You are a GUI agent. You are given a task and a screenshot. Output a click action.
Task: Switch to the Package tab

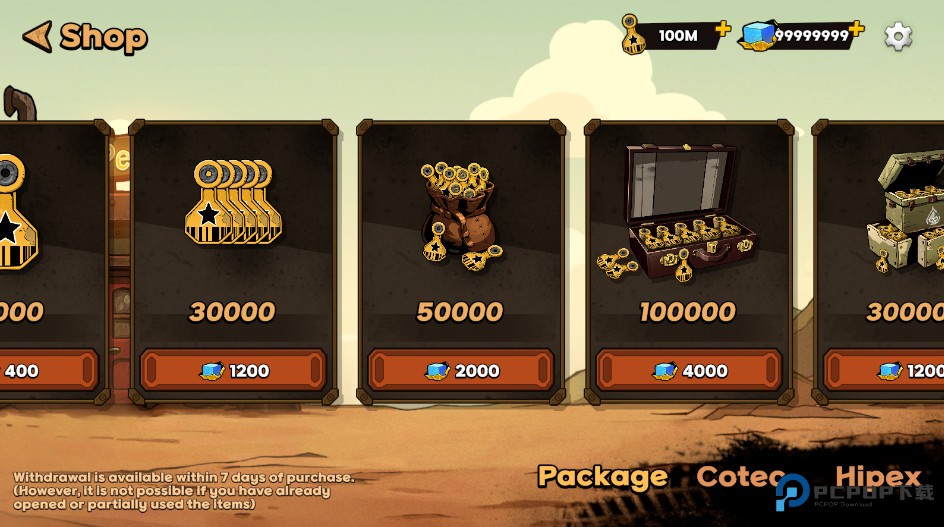(602, 477)
